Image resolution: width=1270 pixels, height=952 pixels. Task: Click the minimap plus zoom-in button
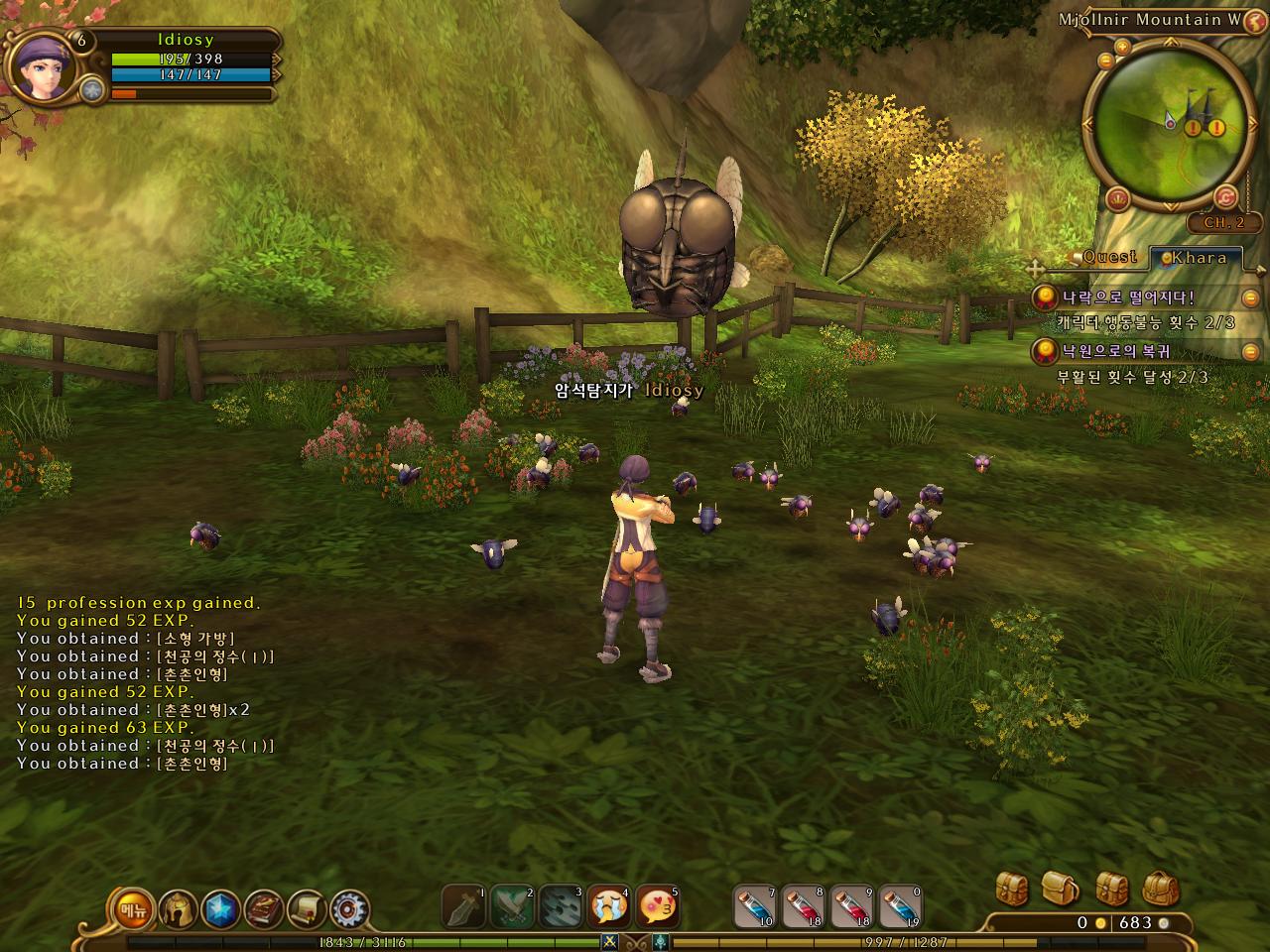(1122, 47)
